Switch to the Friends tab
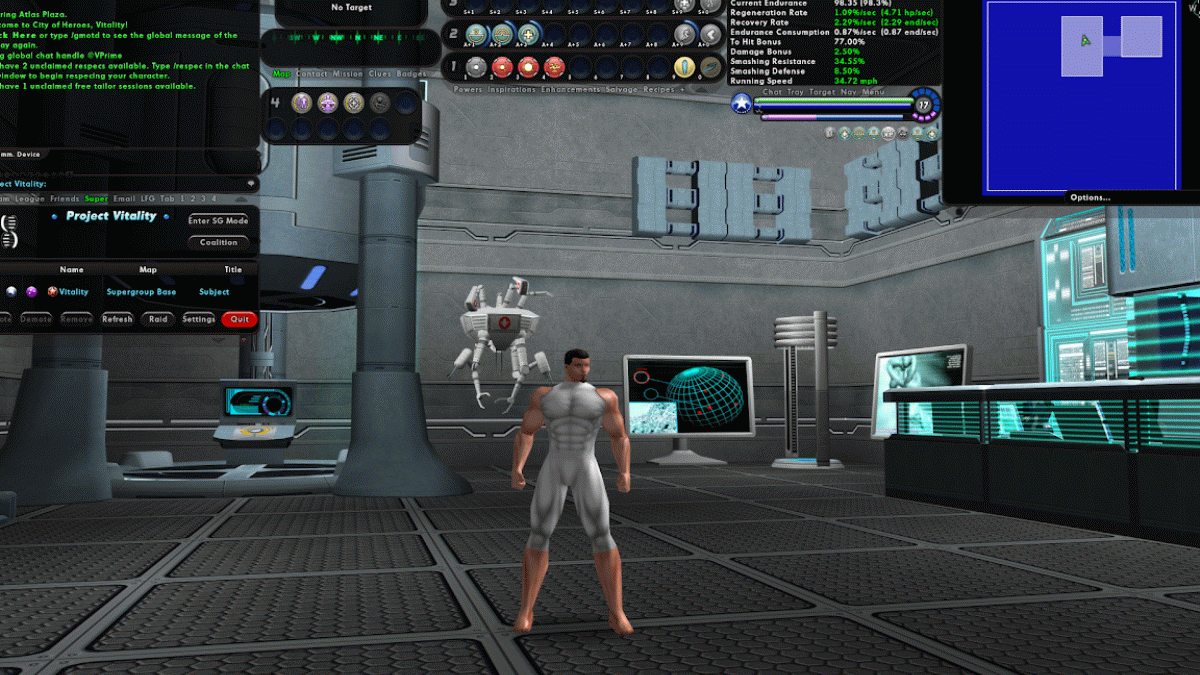The width and height of the screenshot is (1200, 675). click(x=65, y=199)
